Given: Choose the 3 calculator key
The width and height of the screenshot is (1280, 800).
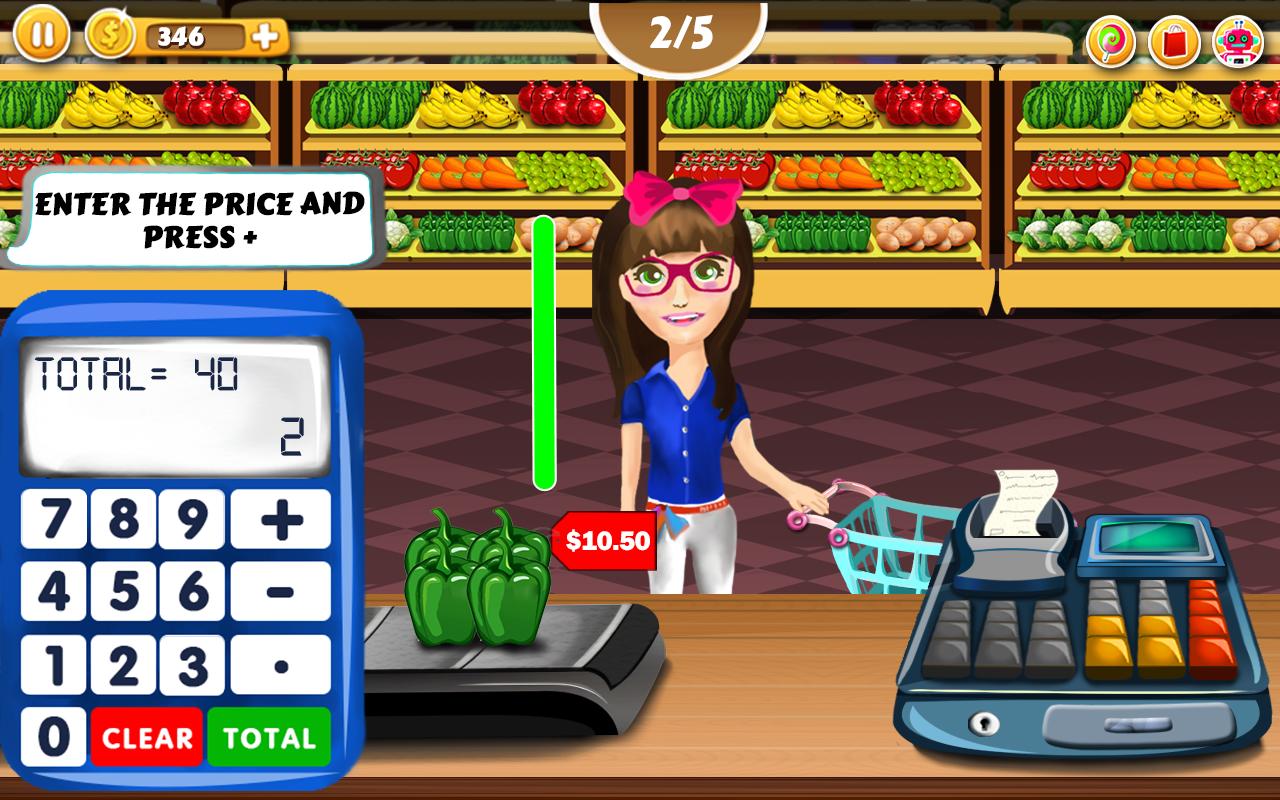Looking at the screenshot, I should 191,665.
